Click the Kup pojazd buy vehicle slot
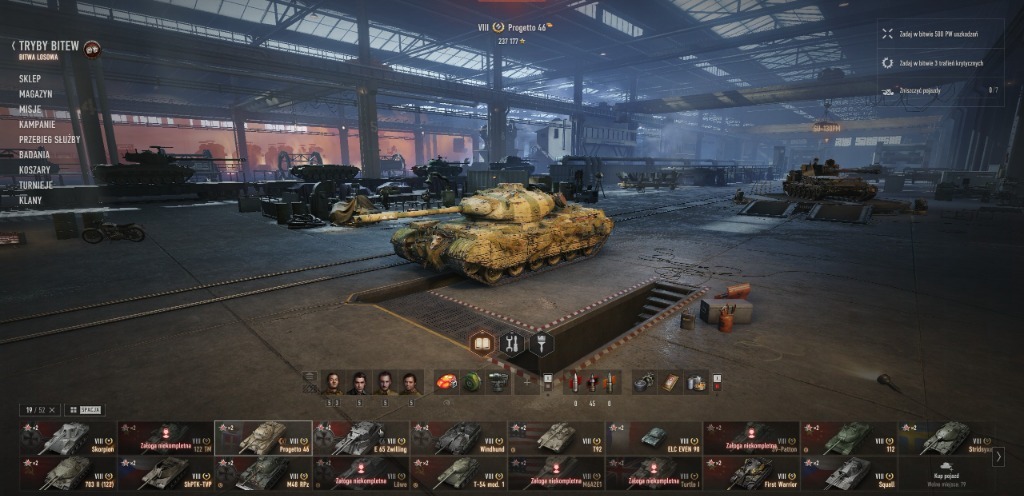The height and width of the screenshot is (496, 1024). click(945, 472)
